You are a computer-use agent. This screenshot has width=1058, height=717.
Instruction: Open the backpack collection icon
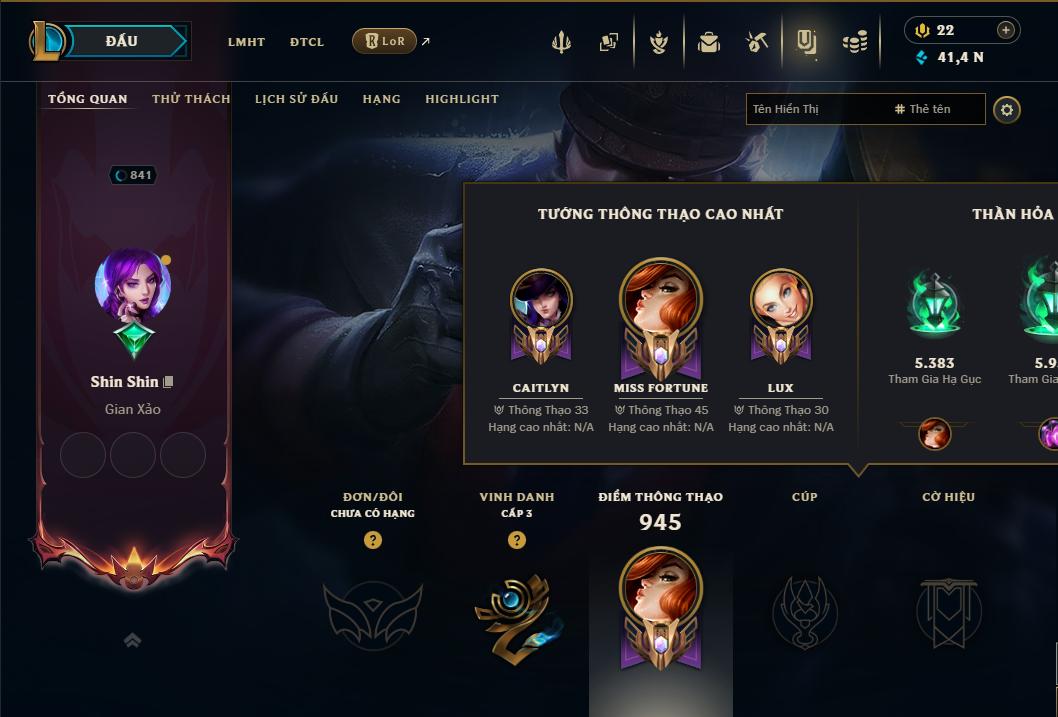709,42
